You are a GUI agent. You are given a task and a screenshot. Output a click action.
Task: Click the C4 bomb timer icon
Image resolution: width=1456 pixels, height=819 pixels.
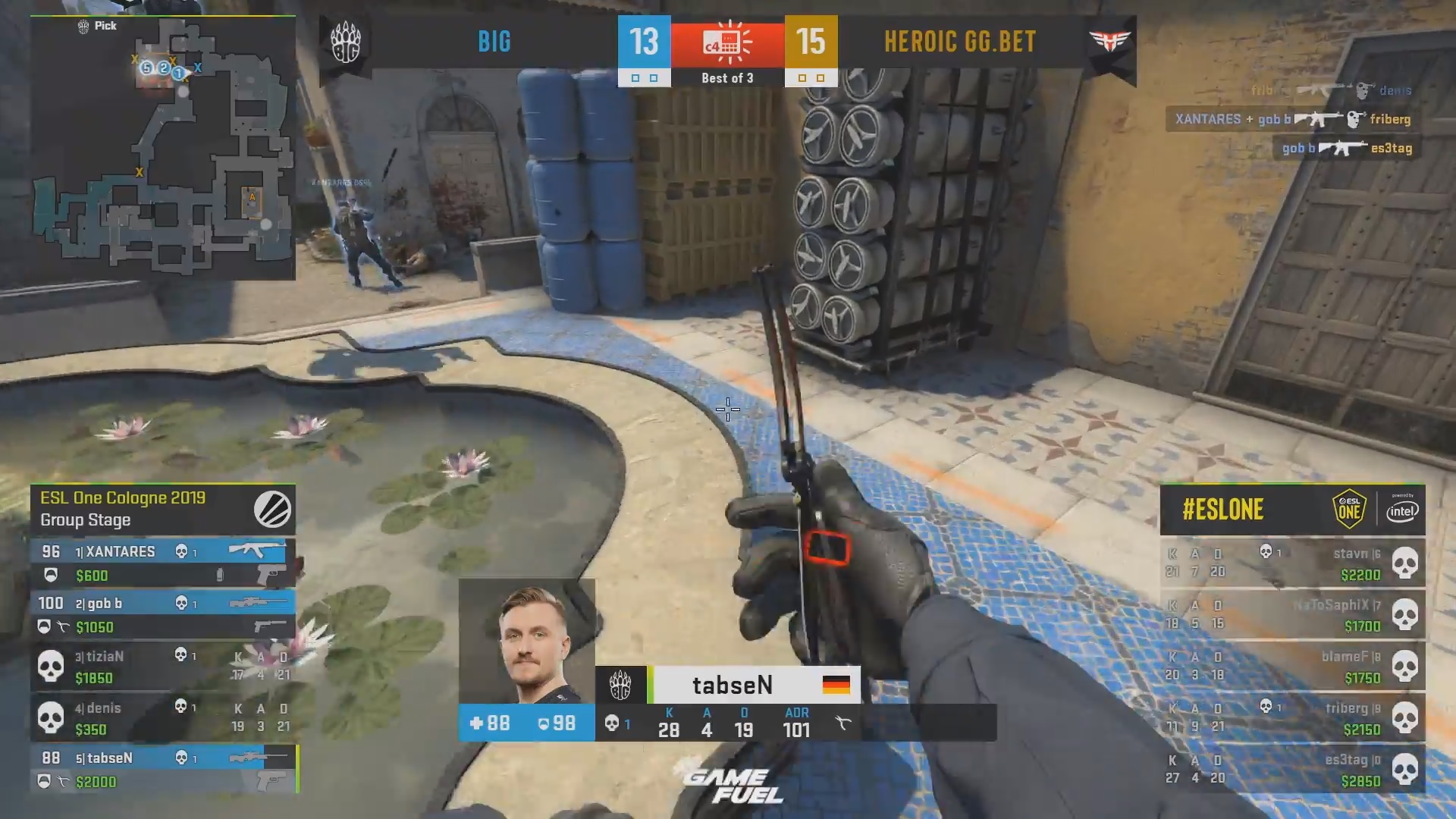pos(727,42)
